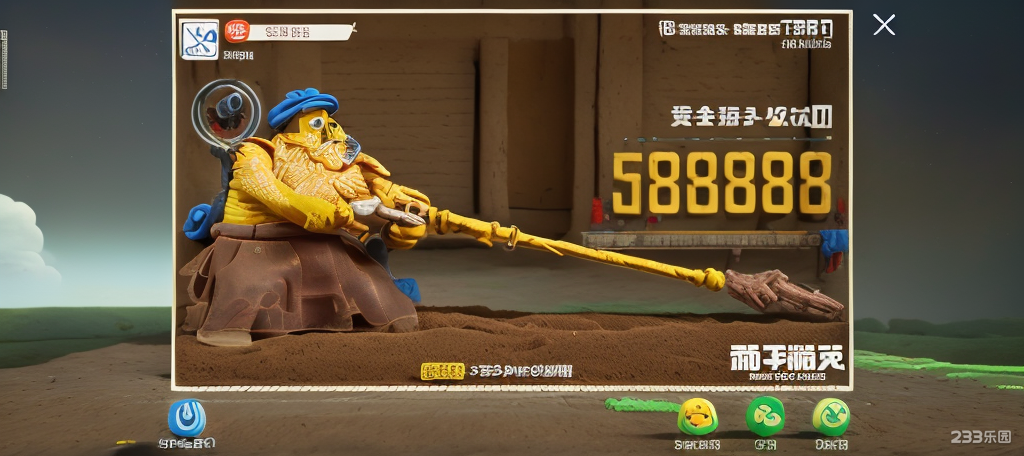Close the popup with the white X

[x=884, y=25]
